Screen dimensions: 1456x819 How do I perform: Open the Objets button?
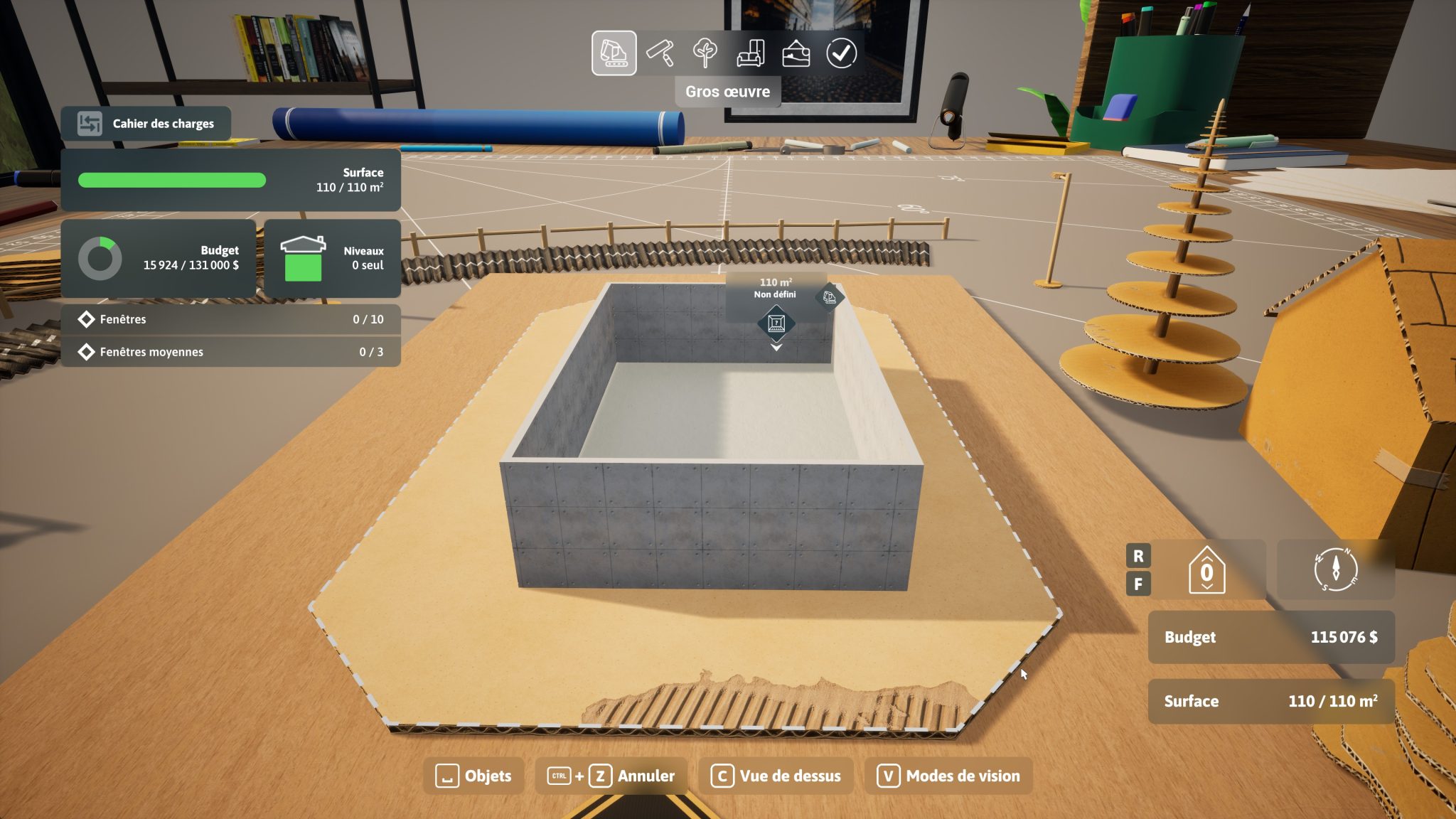point(476,776)
